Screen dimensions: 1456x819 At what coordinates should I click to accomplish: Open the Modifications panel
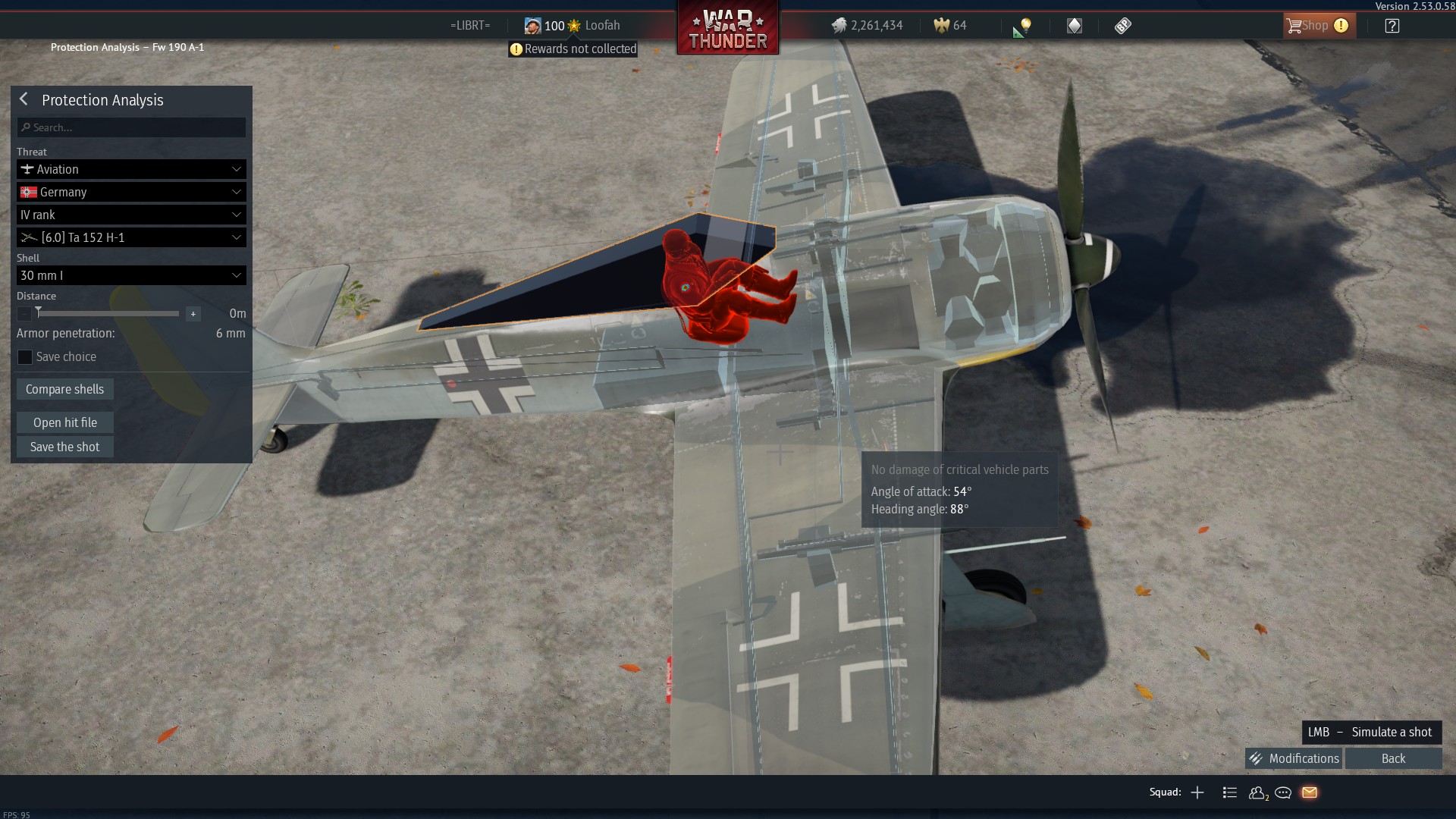(x=1294, y=758)
